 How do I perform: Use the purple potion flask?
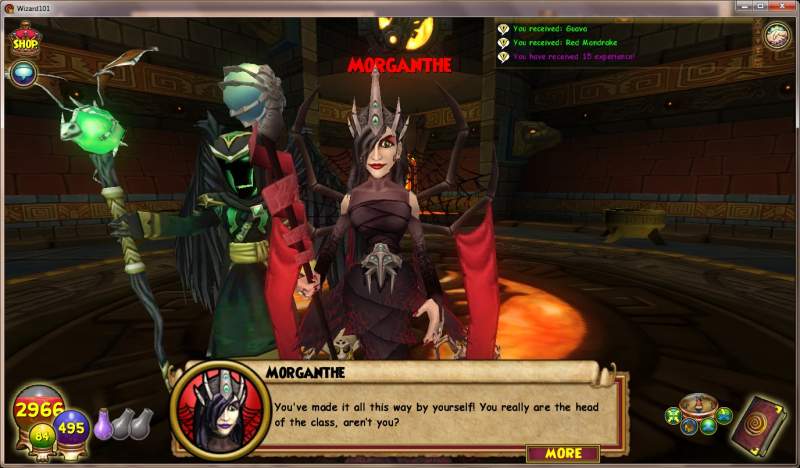(x=103, y=424)
